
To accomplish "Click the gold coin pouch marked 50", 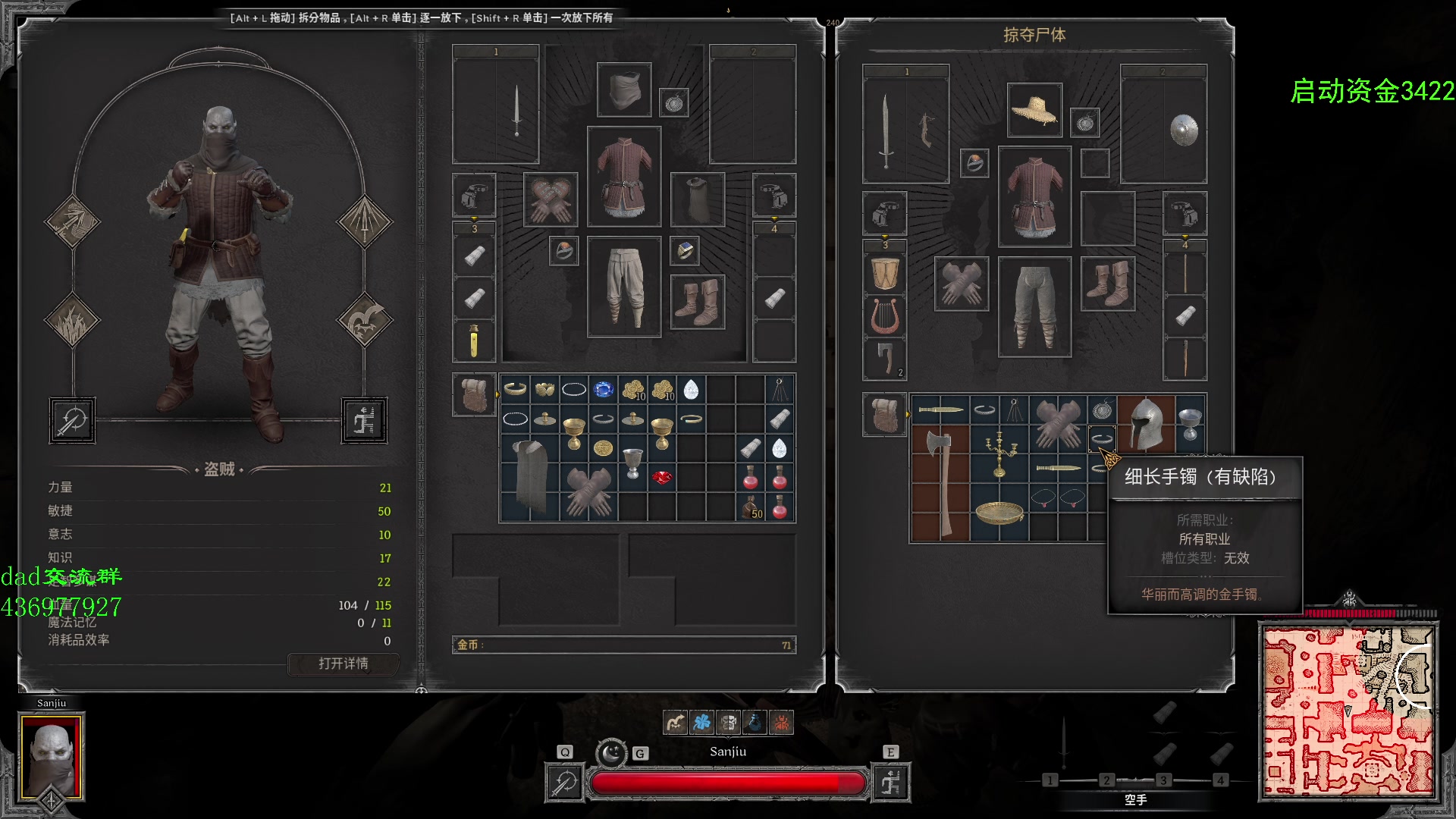I will [752, 507].
